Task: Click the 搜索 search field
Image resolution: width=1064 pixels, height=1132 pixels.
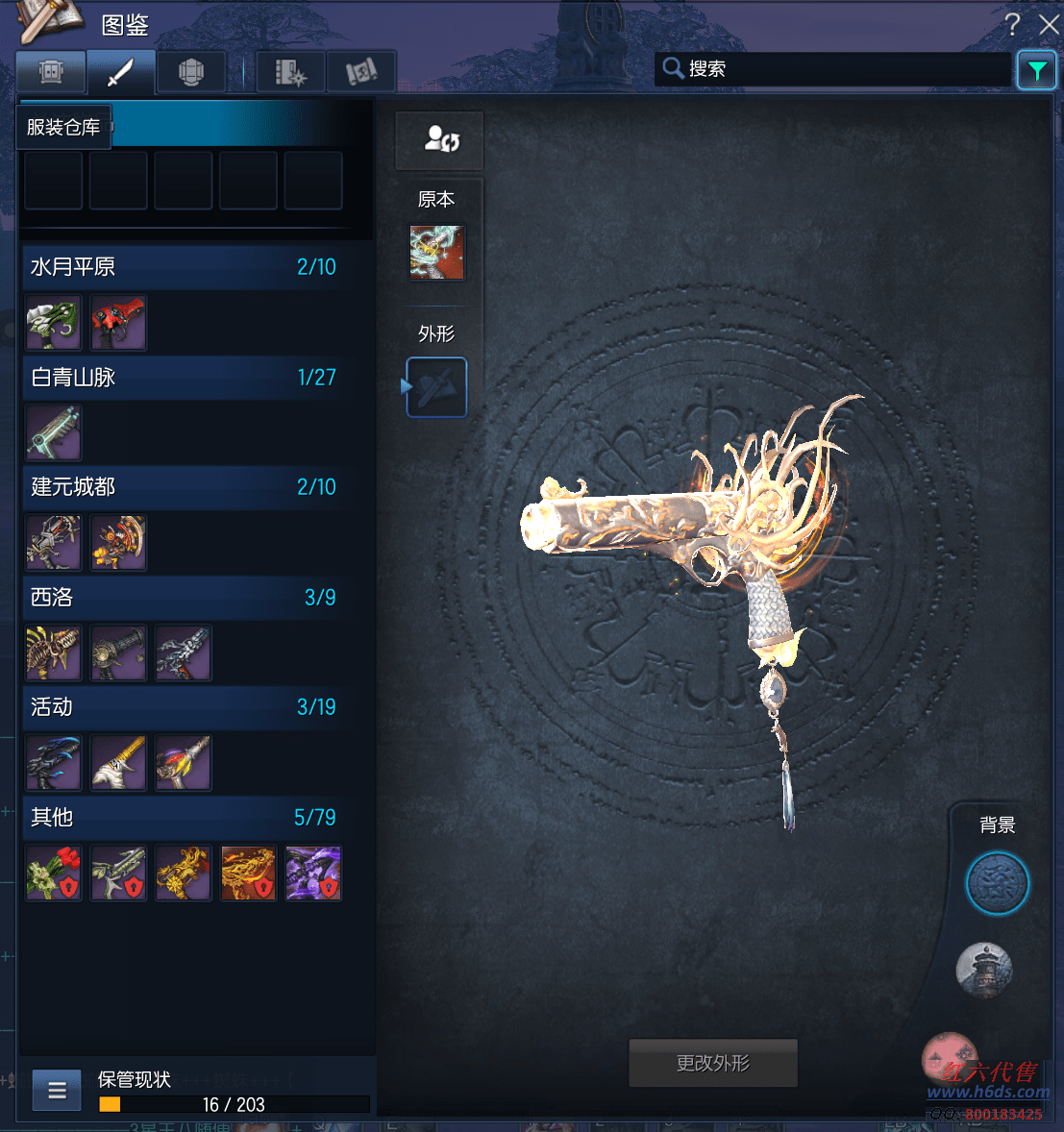Action: pos(836,69)
